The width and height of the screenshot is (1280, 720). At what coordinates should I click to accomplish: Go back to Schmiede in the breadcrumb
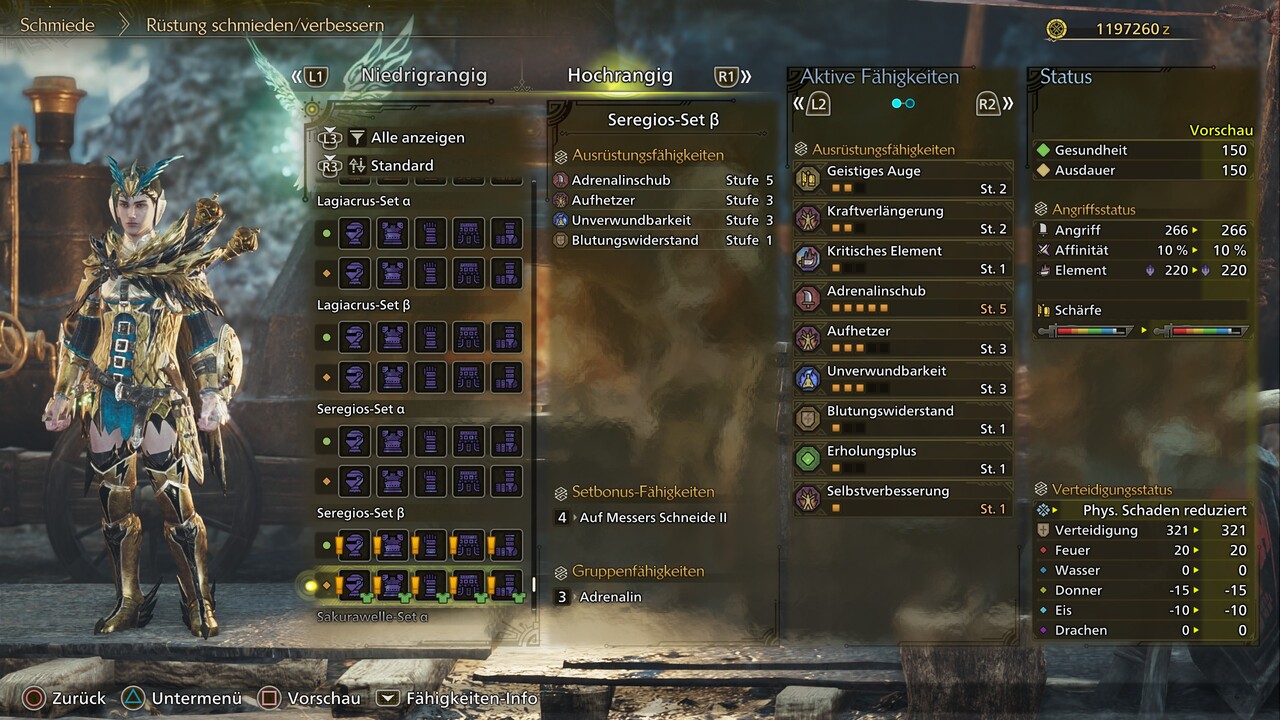[x=58, y=25]
